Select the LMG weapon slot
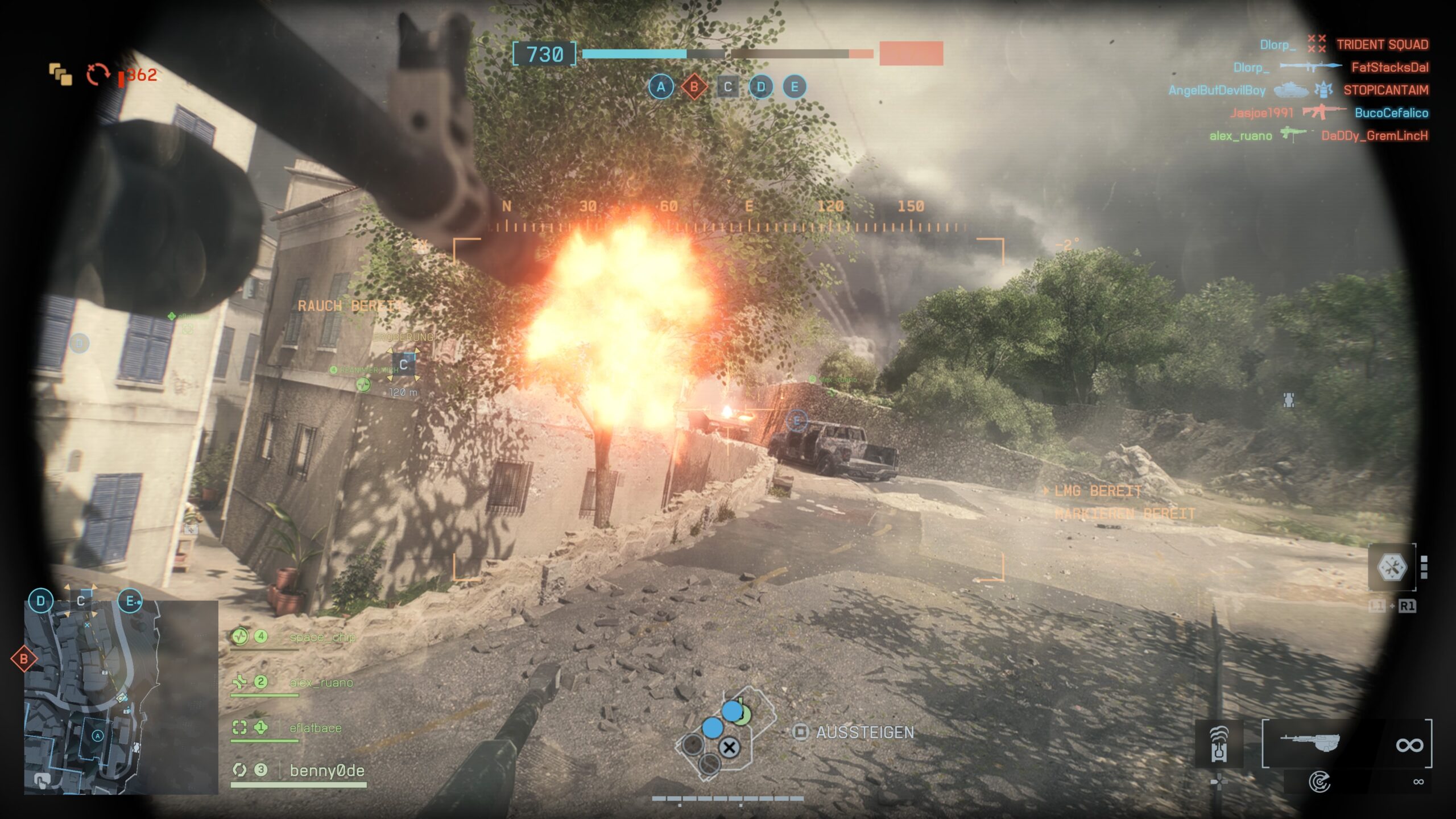Image resolution: width=1456 pixels, height=819 pixels. [1310, 743]
